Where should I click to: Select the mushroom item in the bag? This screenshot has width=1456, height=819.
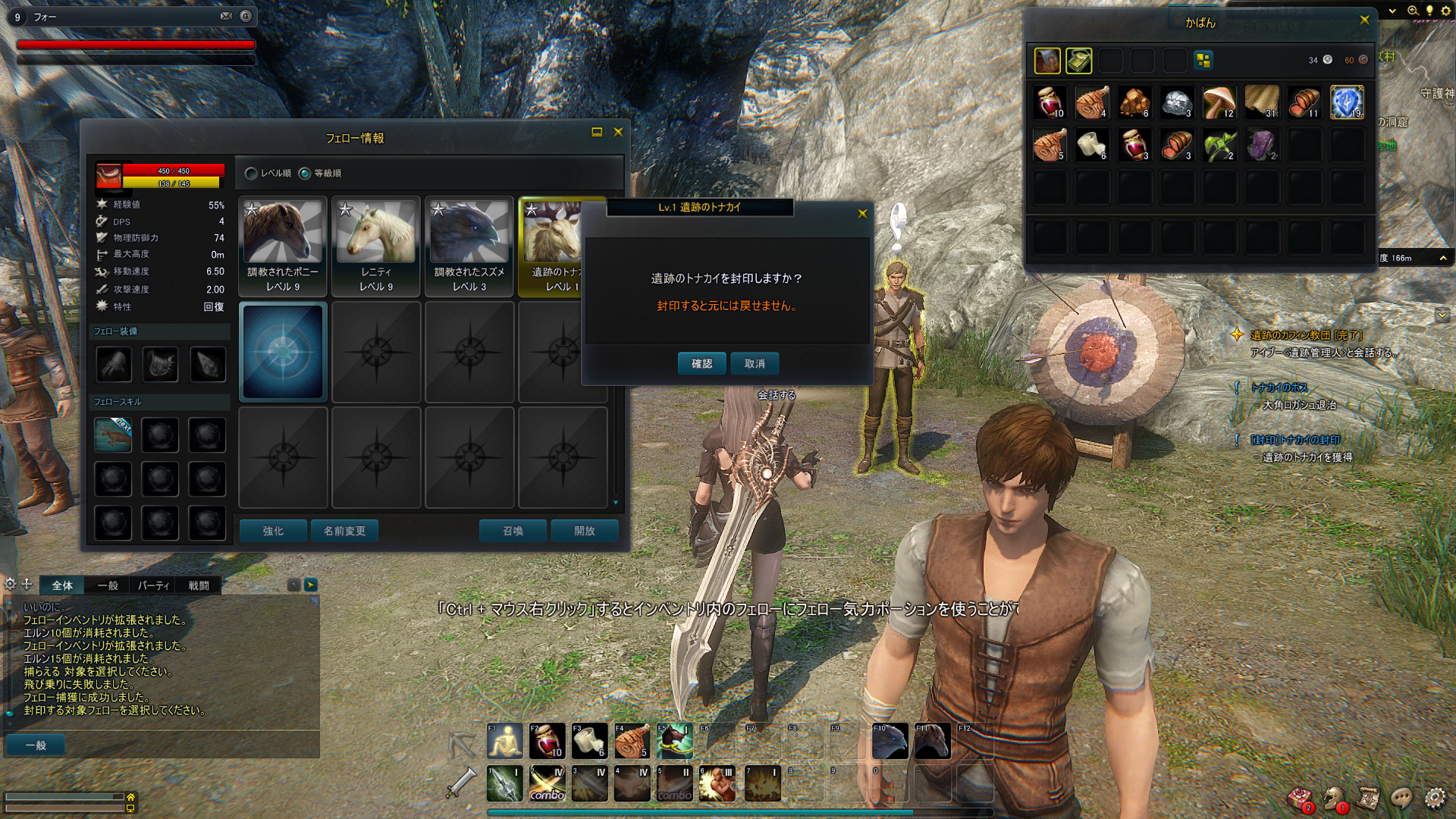tap(1219, 102)
